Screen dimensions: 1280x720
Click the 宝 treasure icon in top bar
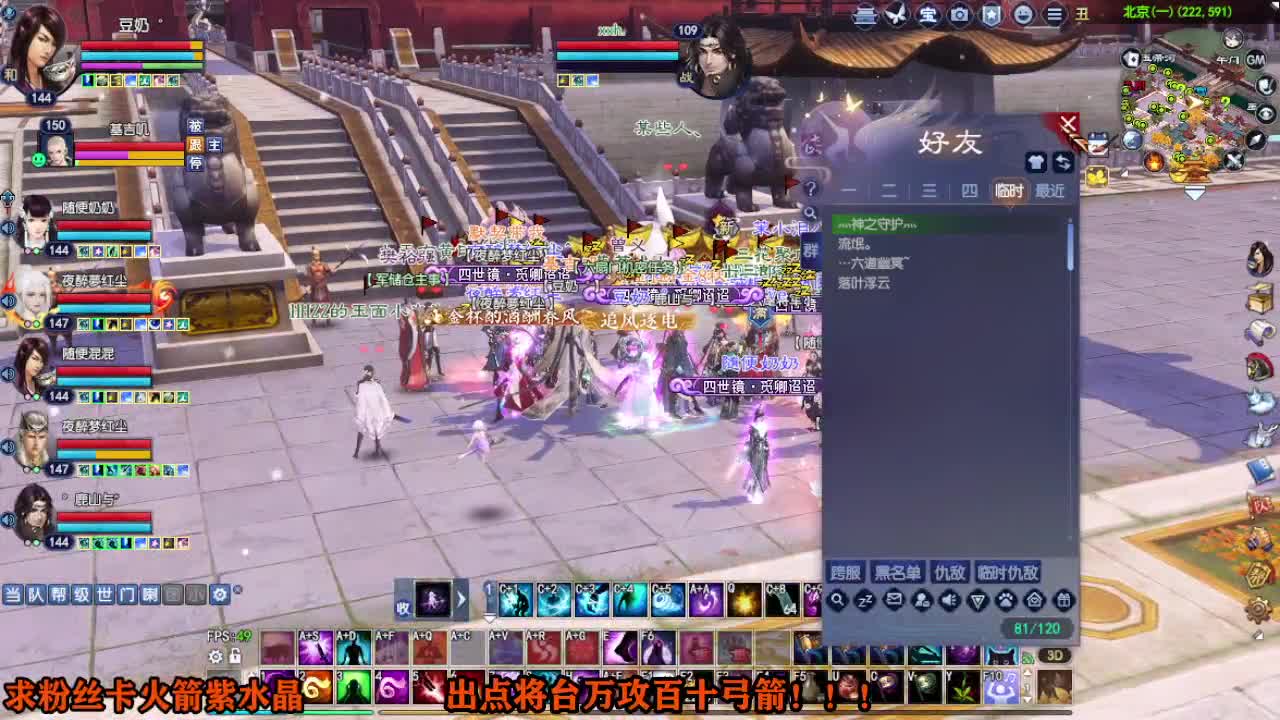[x=928, y=15]
